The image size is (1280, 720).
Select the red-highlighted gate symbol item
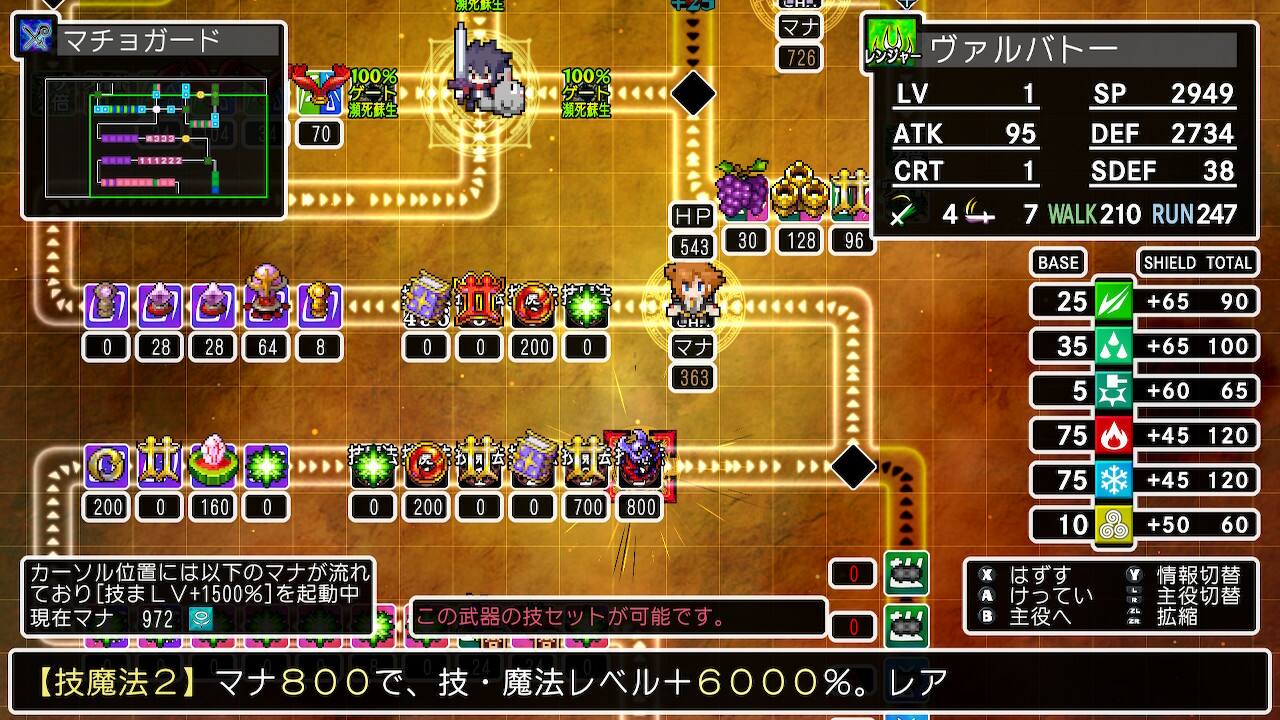(480, 305)
